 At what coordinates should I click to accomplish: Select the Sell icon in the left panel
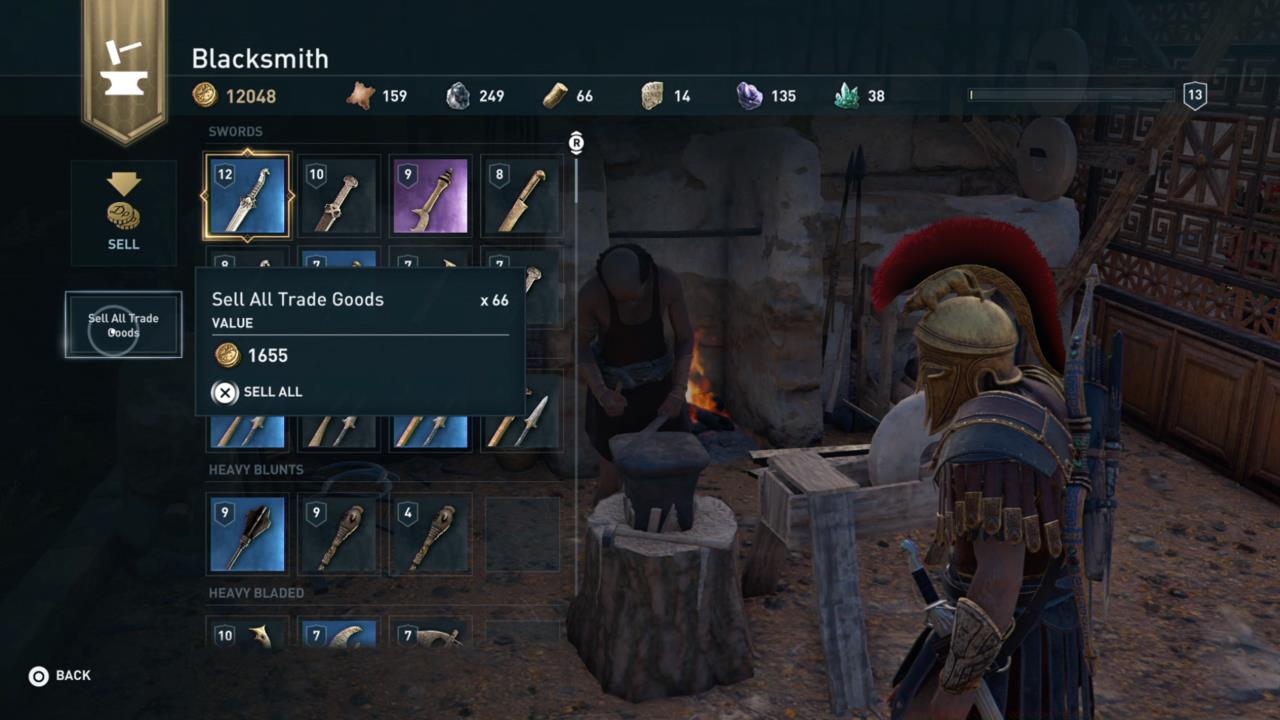[123, 210]
